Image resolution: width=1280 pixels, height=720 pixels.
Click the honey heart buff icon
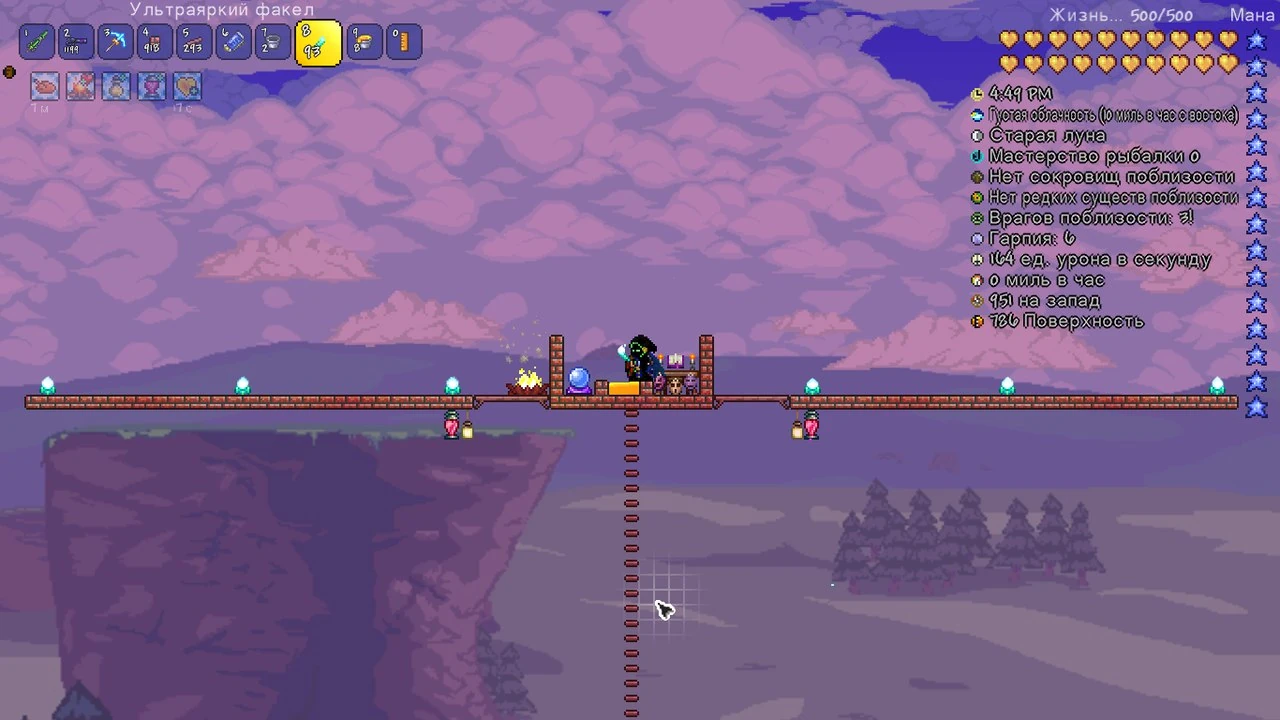pos(188,87)
